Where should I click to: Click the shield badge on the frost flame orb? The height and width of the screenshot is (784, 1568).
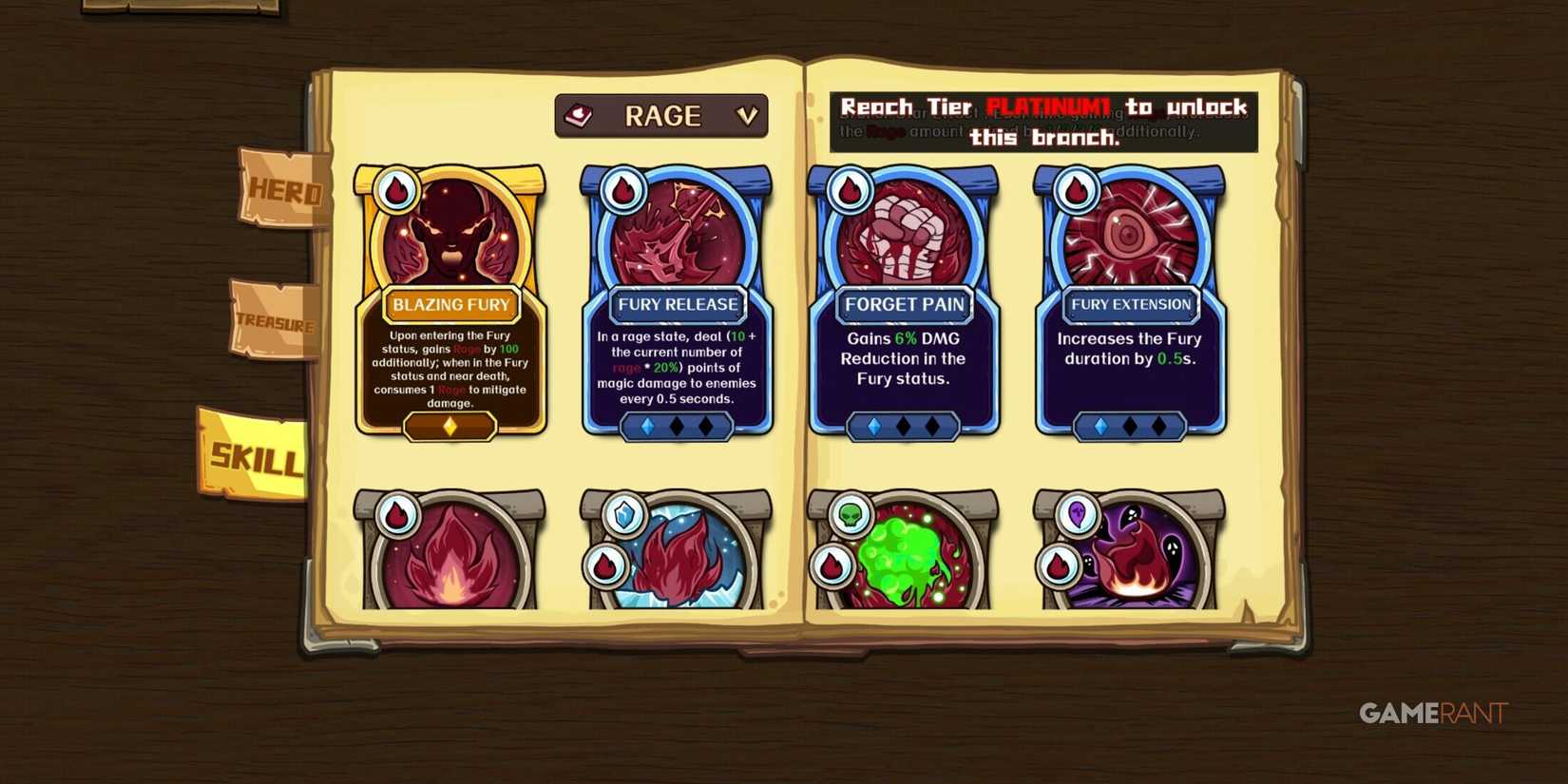pos(622,516)
